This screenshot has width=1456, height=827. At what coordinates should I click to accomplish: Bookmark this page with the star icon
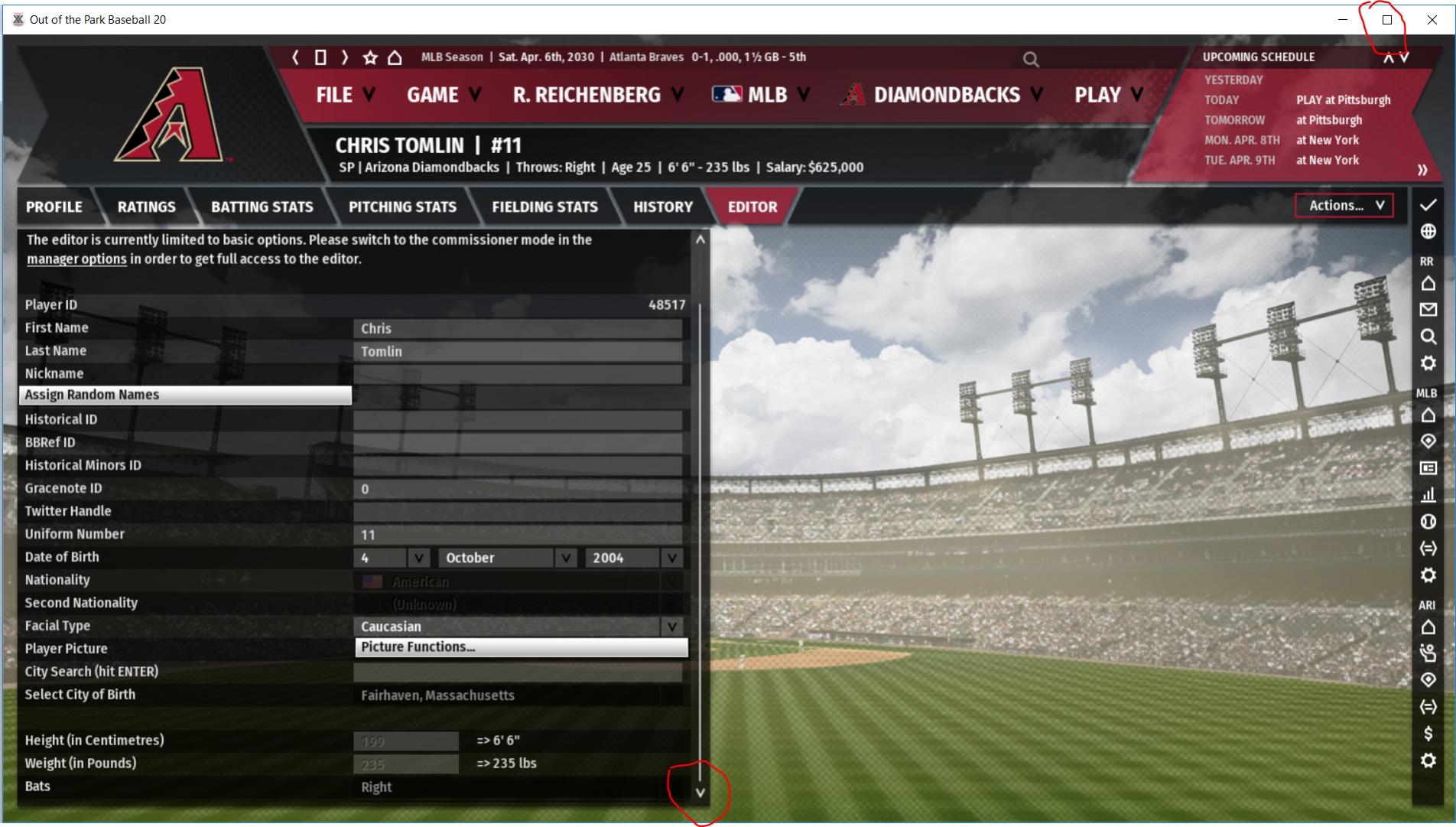(x=370, y=57)
